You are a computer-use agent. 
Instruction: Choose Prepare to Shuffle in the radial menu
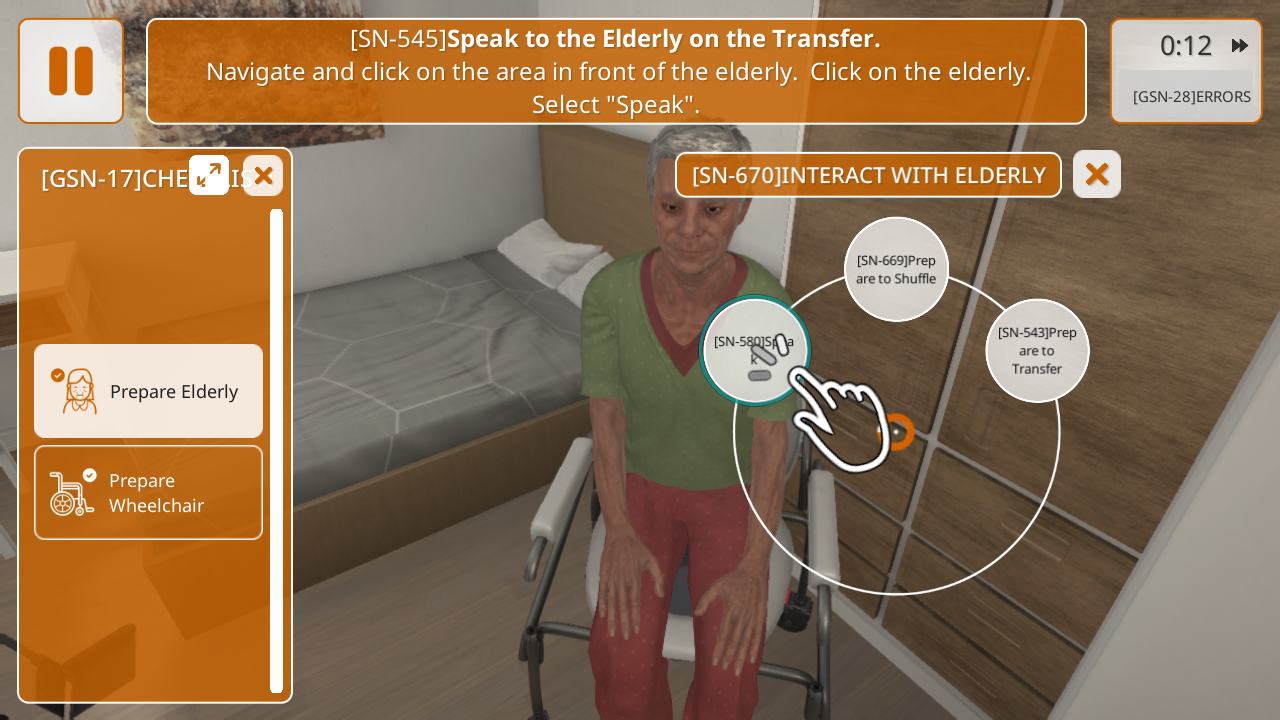[x=896, y=269]
